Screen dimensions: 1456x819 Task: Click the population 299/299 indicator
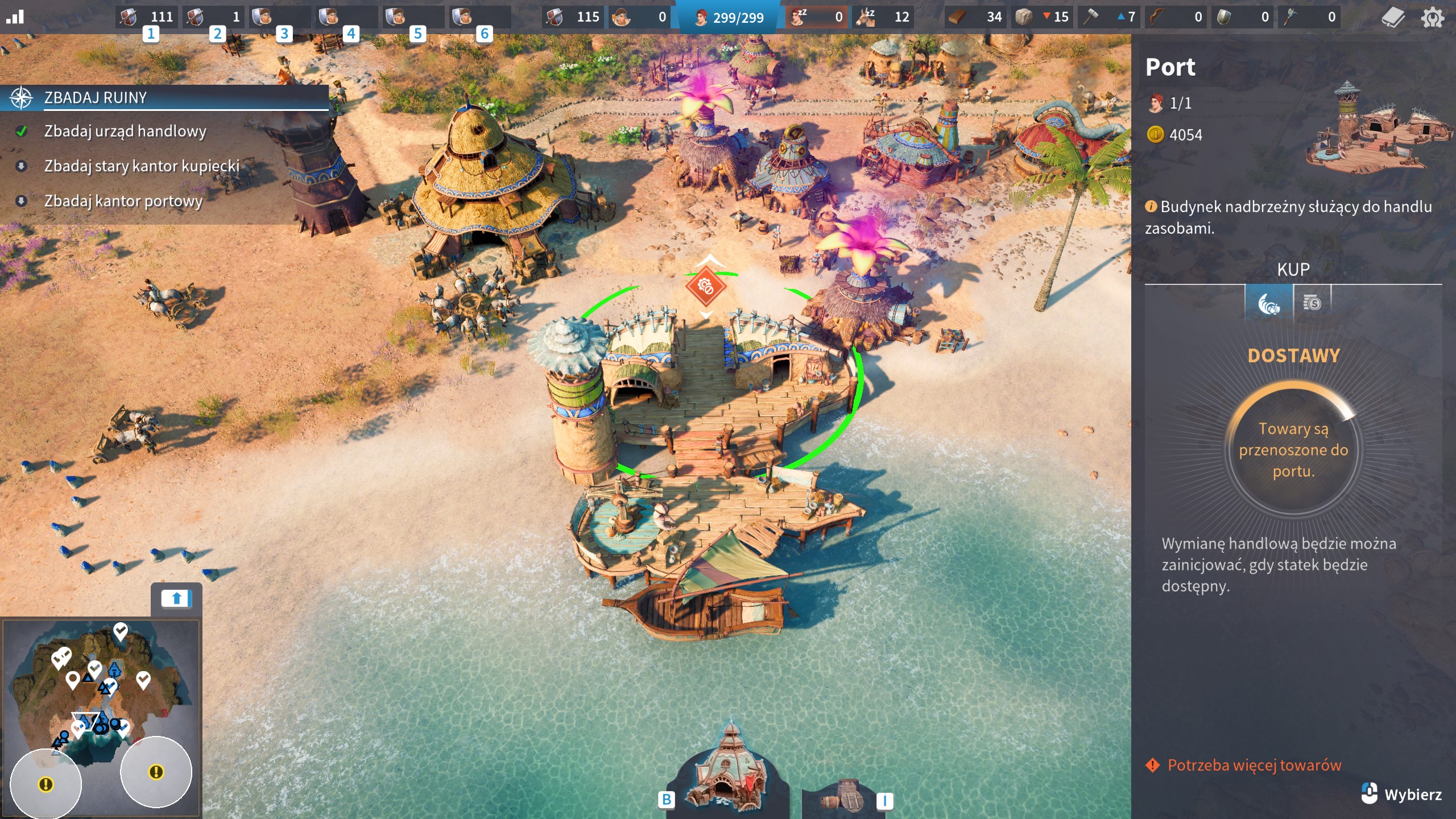730,18
